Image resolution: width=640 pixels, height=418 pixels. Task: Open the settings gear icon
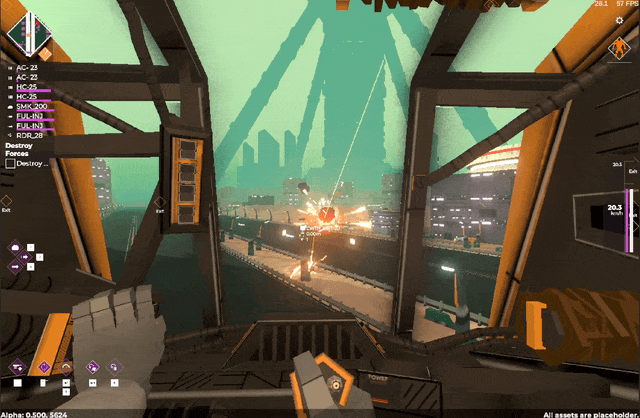(x=619, y=20)
